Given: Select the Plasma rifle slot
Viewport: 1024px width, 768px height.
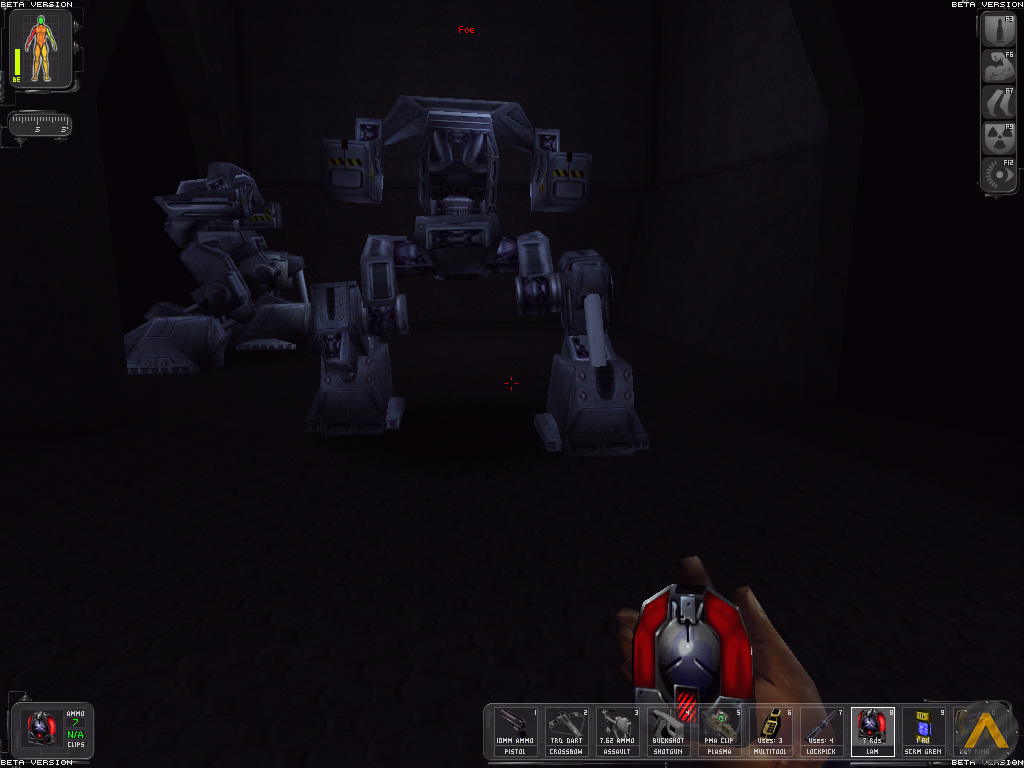Looking at the screenshot, I should coord(719,731).
